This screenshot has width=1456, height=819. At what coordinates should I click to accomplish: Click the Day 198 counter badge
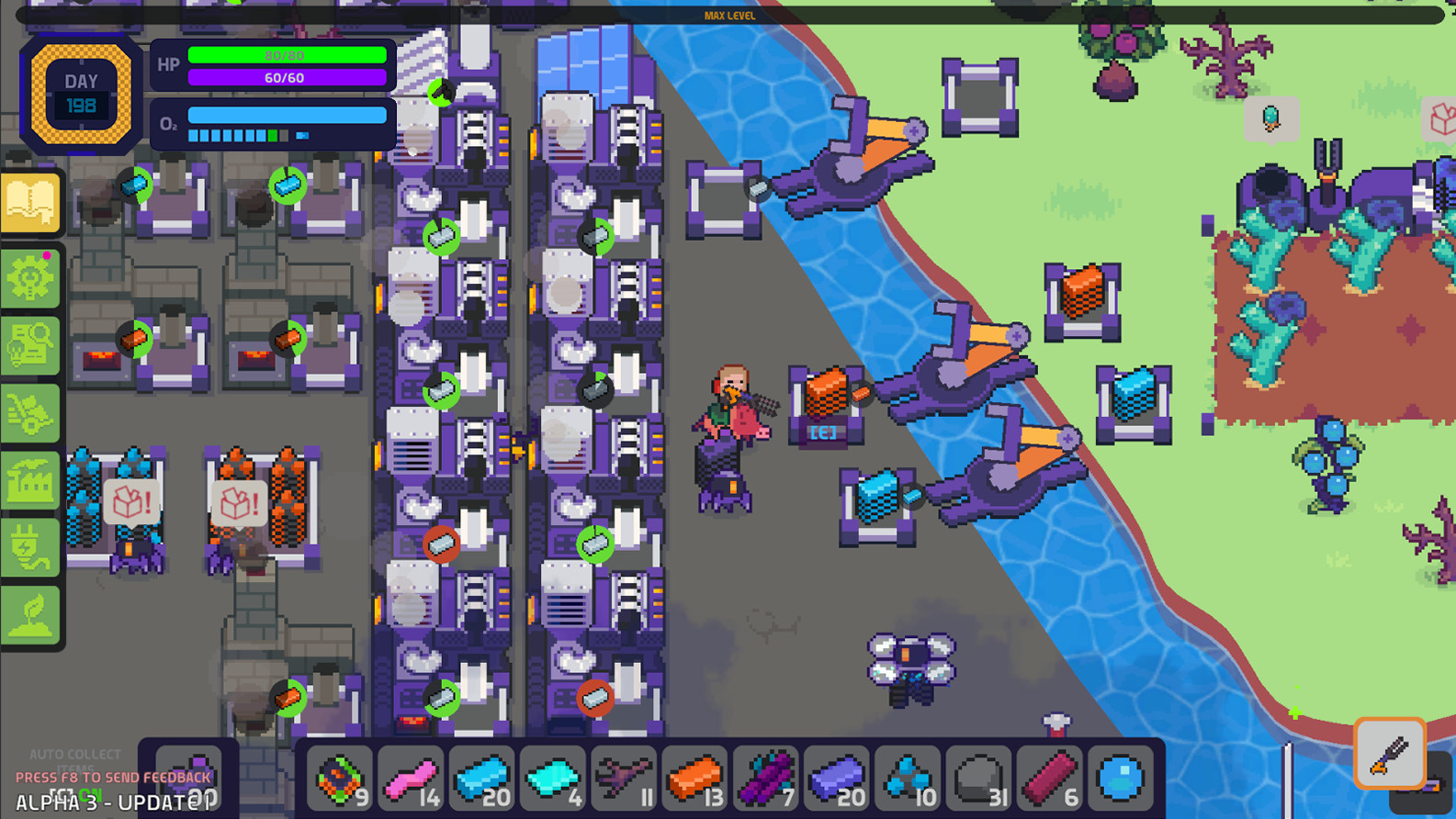pos(82,92)
